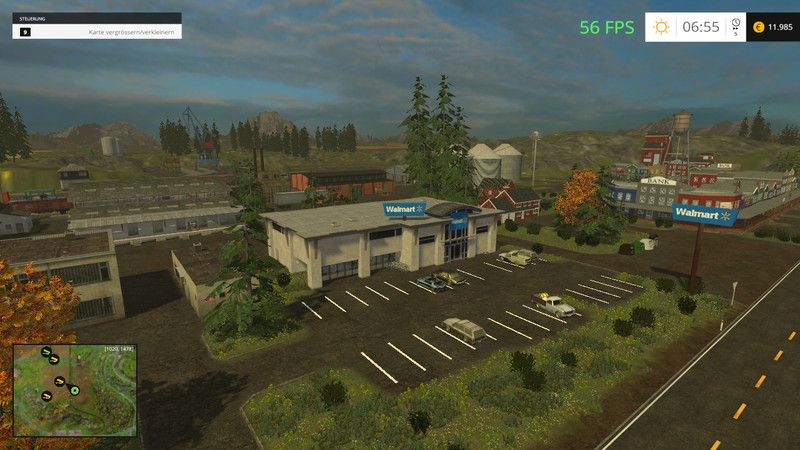Select the time-scale clock icon
Image resolution: width=800 pixels, height=450 pixels.
735,22
